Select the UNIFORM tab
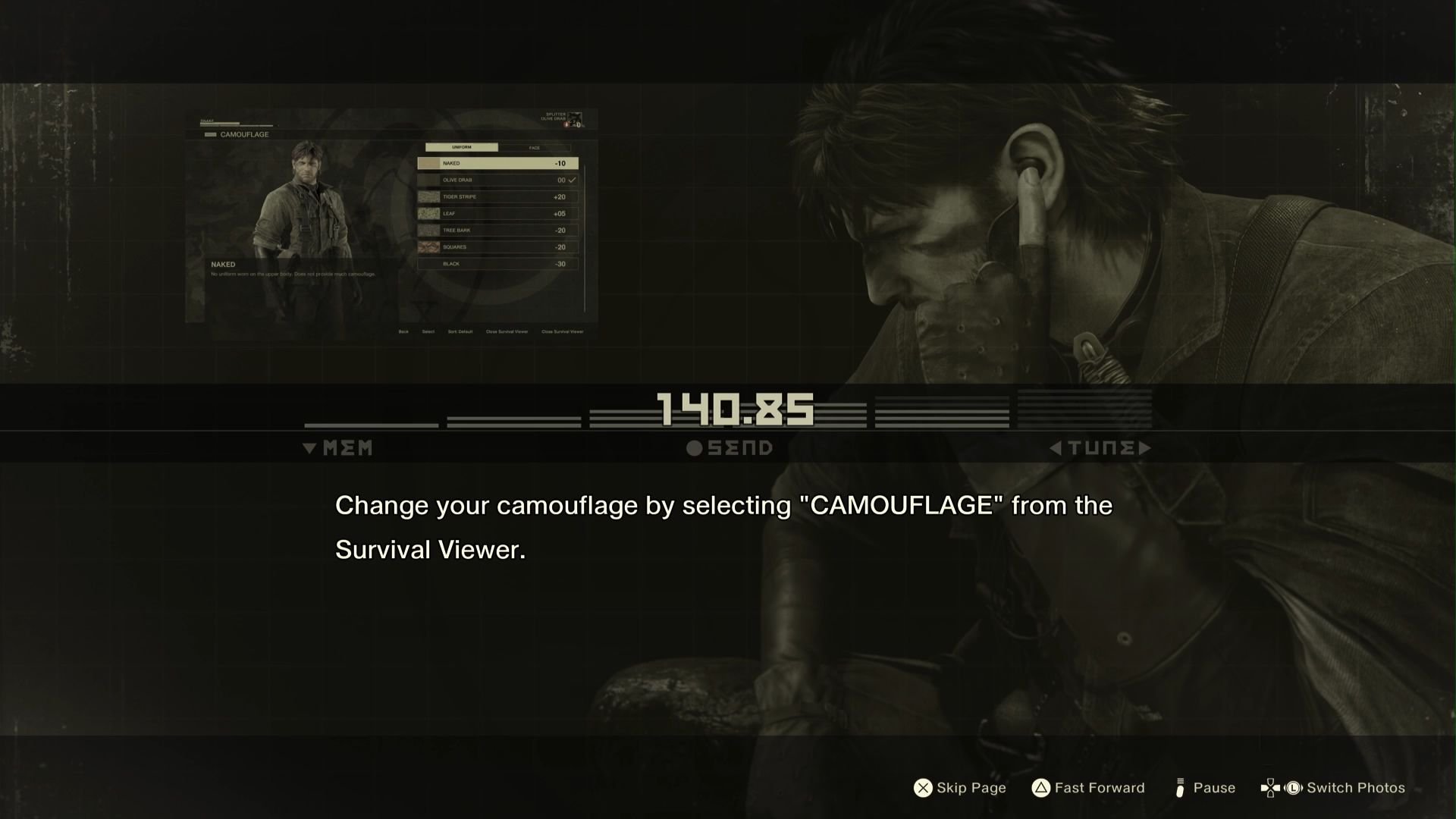Image resolution: width=1456 pixels, height=819 pixels. (x=462, y=148)
